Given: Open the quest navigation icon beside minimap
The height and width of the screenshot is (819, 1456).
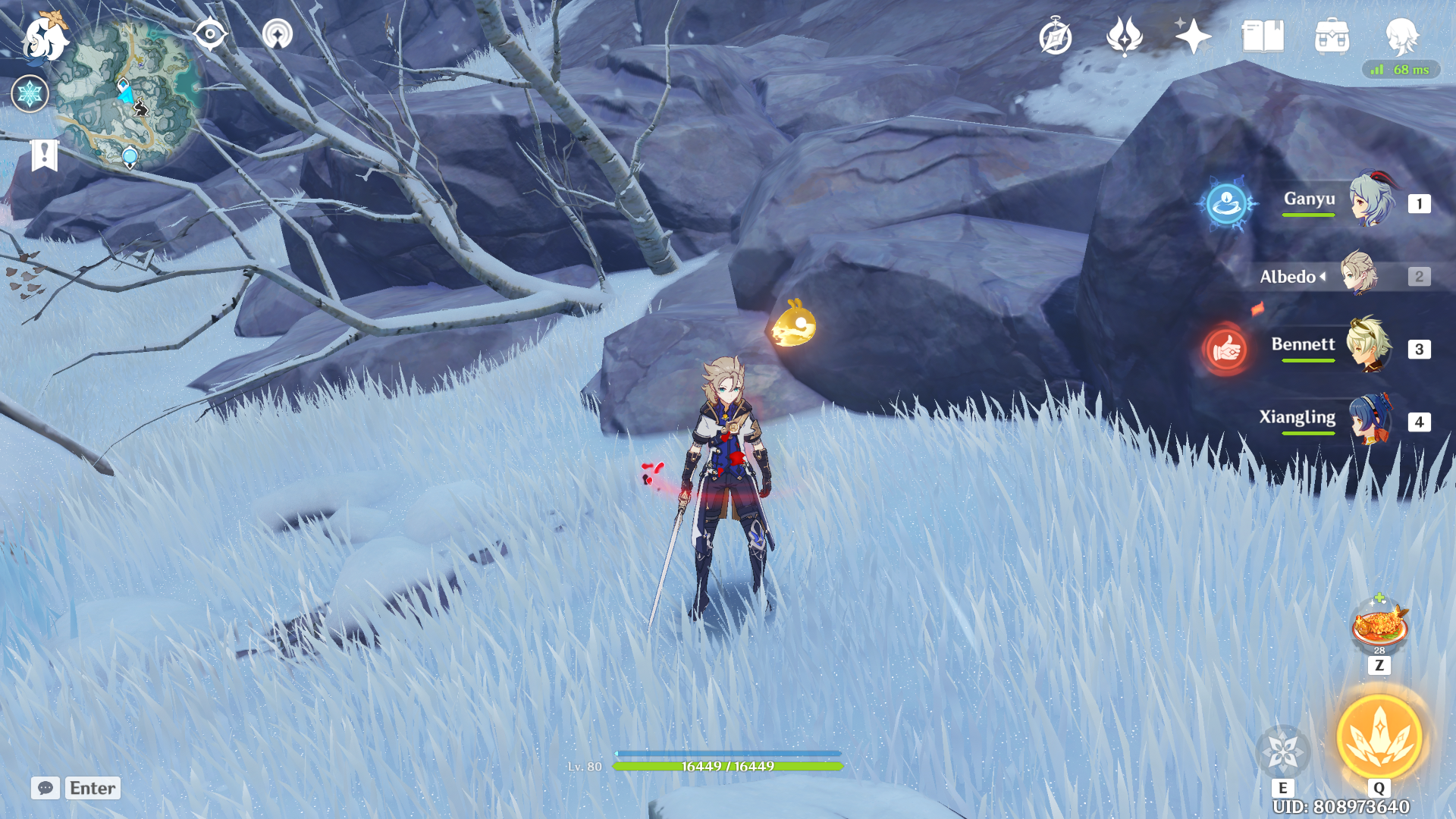Looking at the screenshot, I should tap(277, 34).
